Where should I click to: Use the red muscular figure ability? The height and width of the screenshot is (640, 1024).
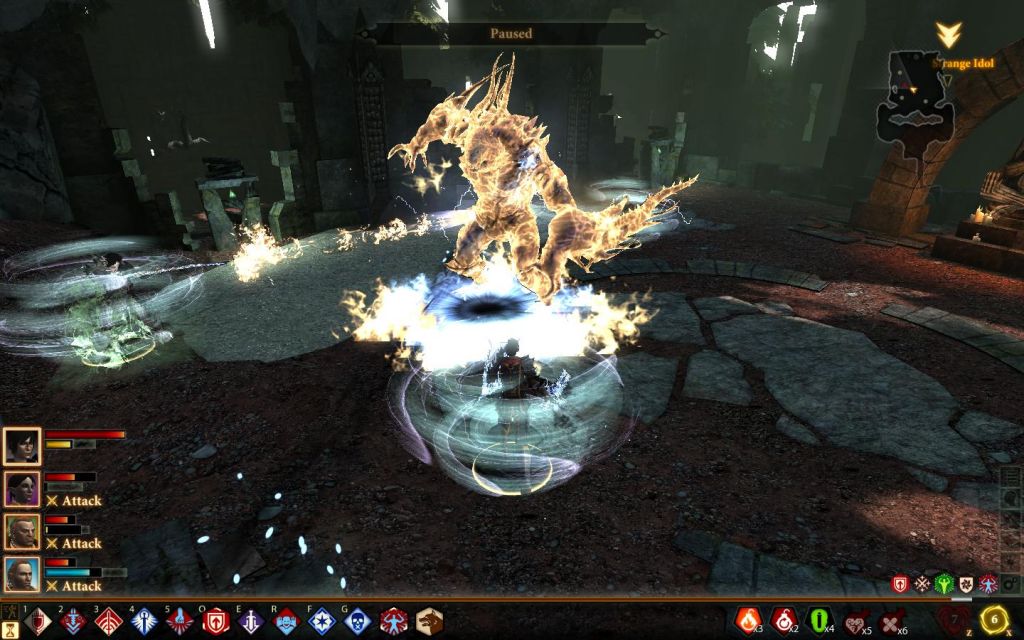coord(393,622)
